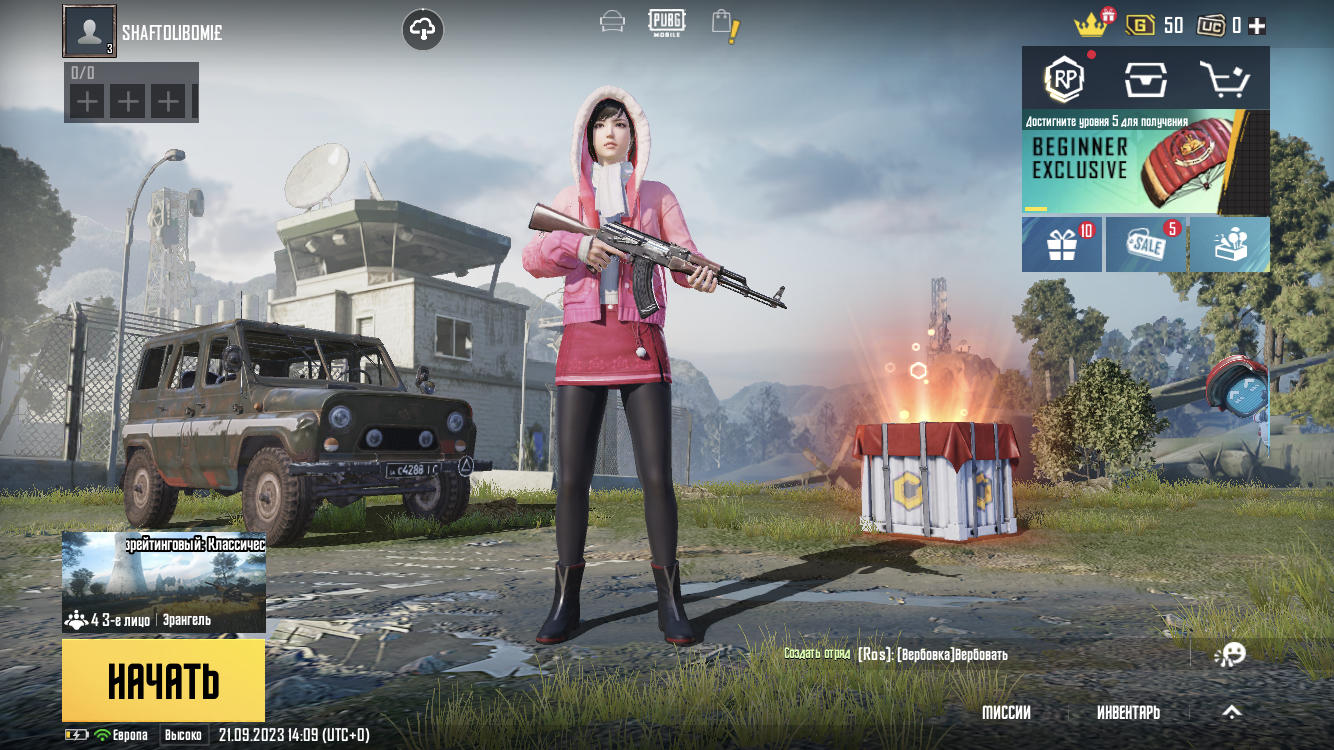Image resolution: width=1334 pixels, height=750 pixels.
Task: Open the gift pack icon with 10 badge
Action: point(1060,244)
